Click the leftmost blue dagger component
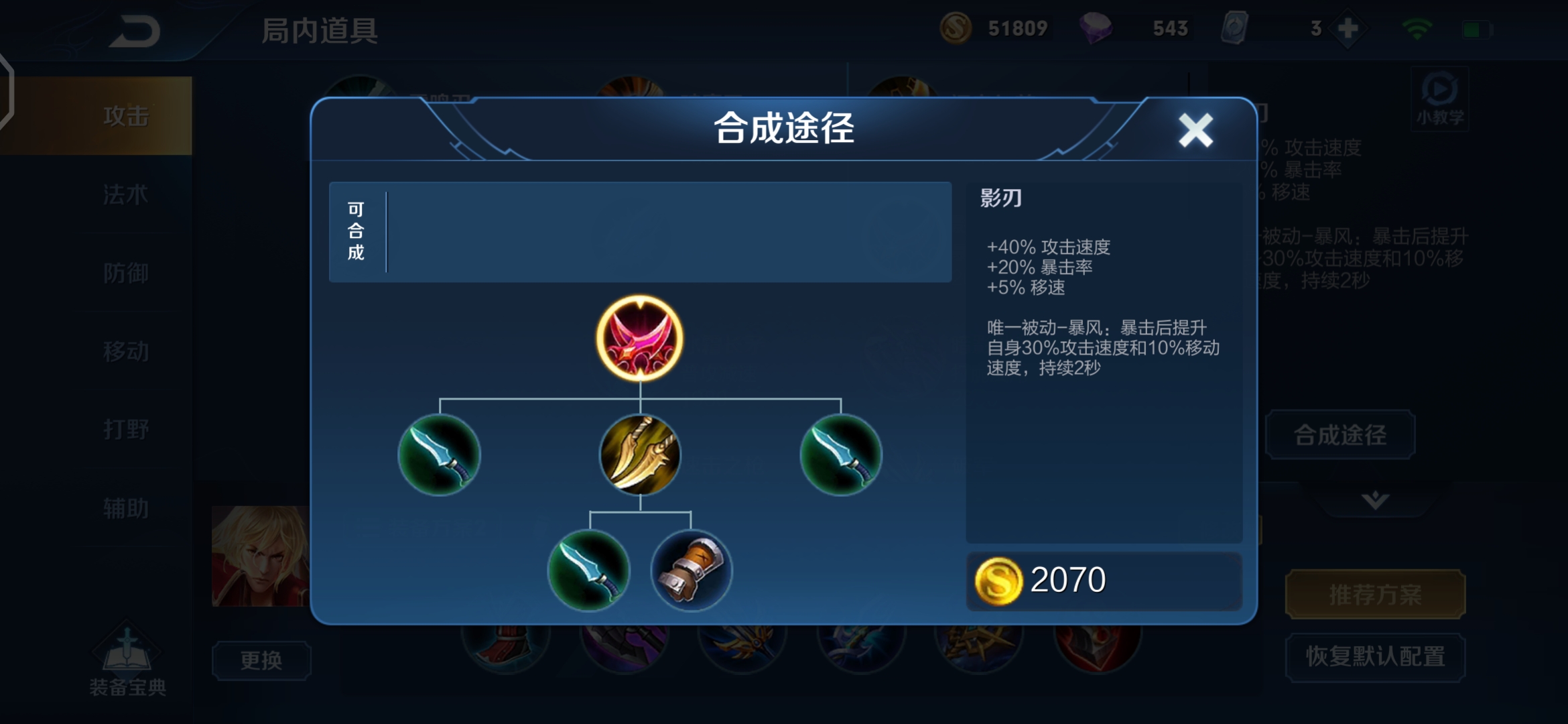1568x724 pixels. click(439, 455)
